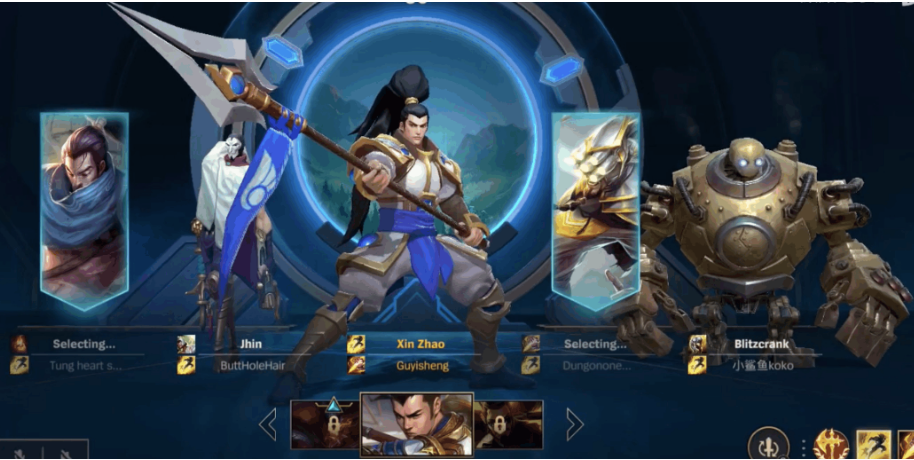Select the highlighted Xin Zhao skin thumbnail
This screenshot has height=460, width=914.
[415, 424]
